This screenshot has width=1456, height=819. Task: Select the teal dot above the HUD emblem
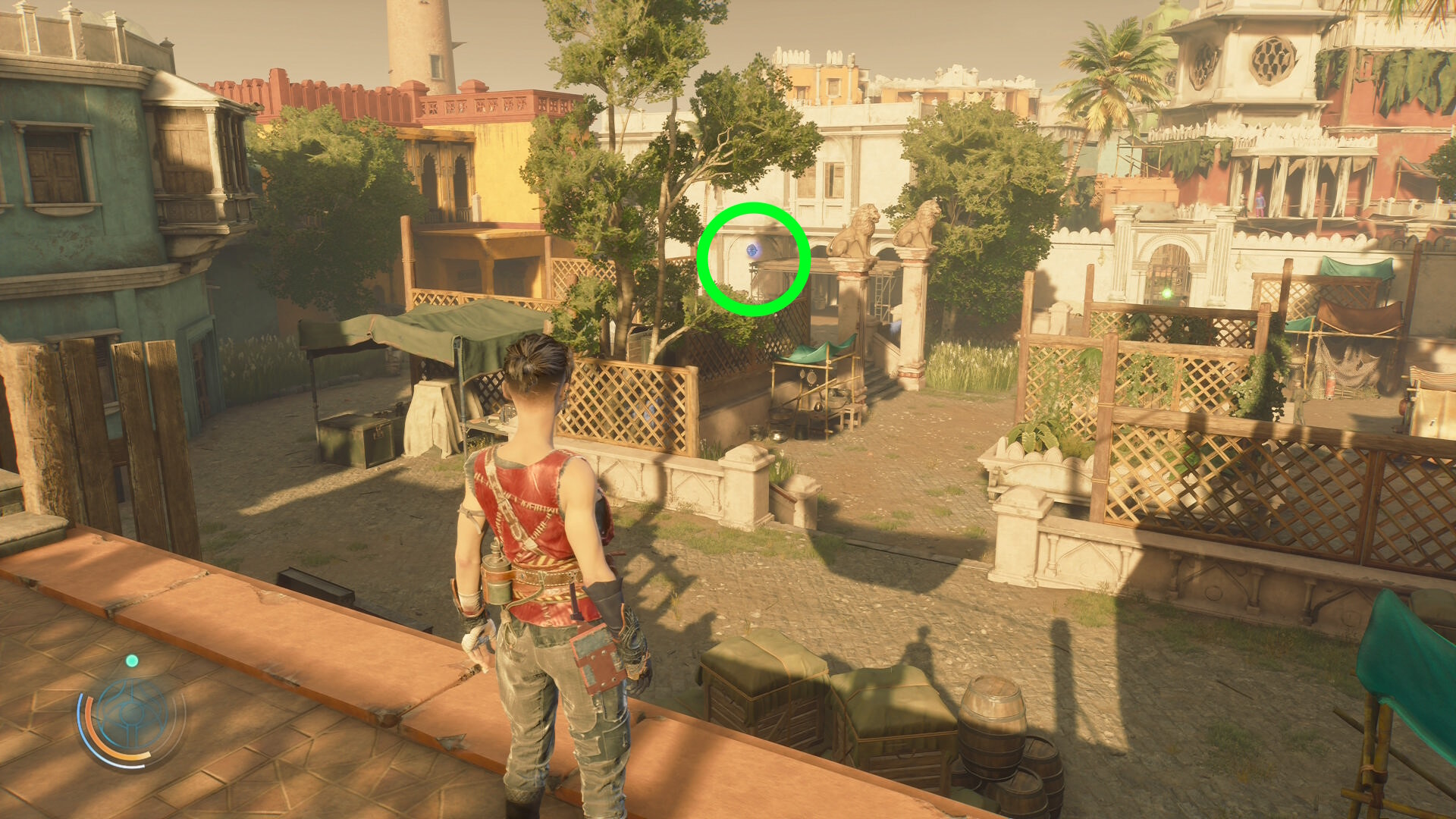pyautogui.click(x=132, y=661)
